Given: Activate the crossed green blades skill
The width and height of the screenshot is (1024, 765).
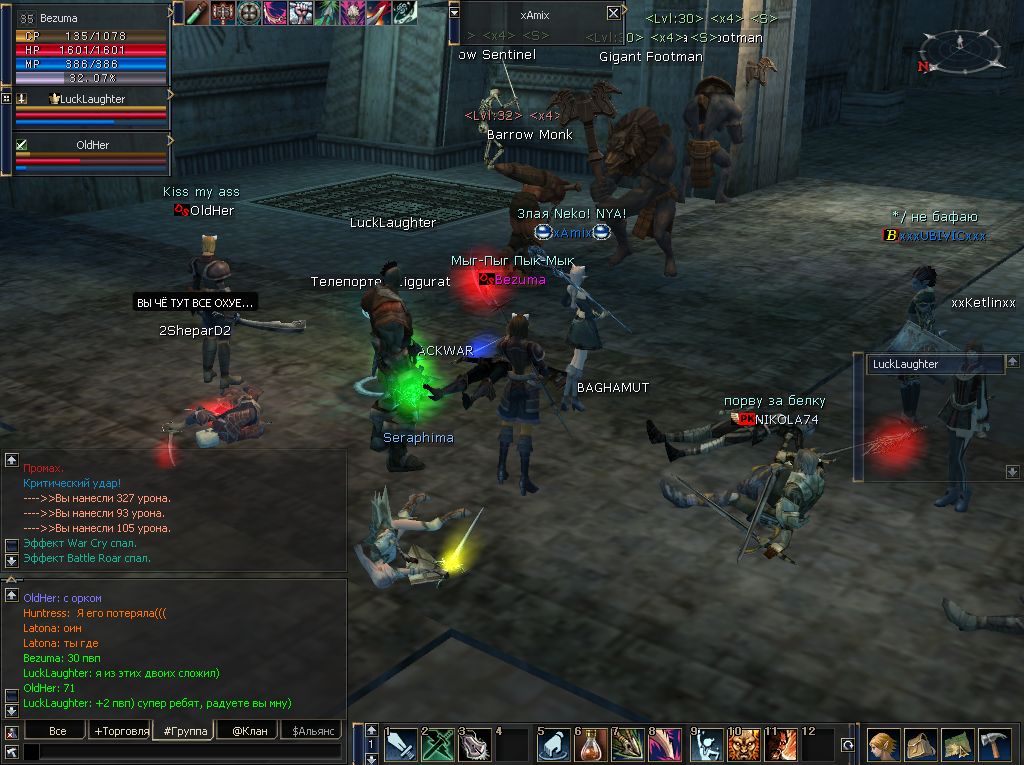Looking at the screenshot, I should pyautogui.click(x=439, y=745).
